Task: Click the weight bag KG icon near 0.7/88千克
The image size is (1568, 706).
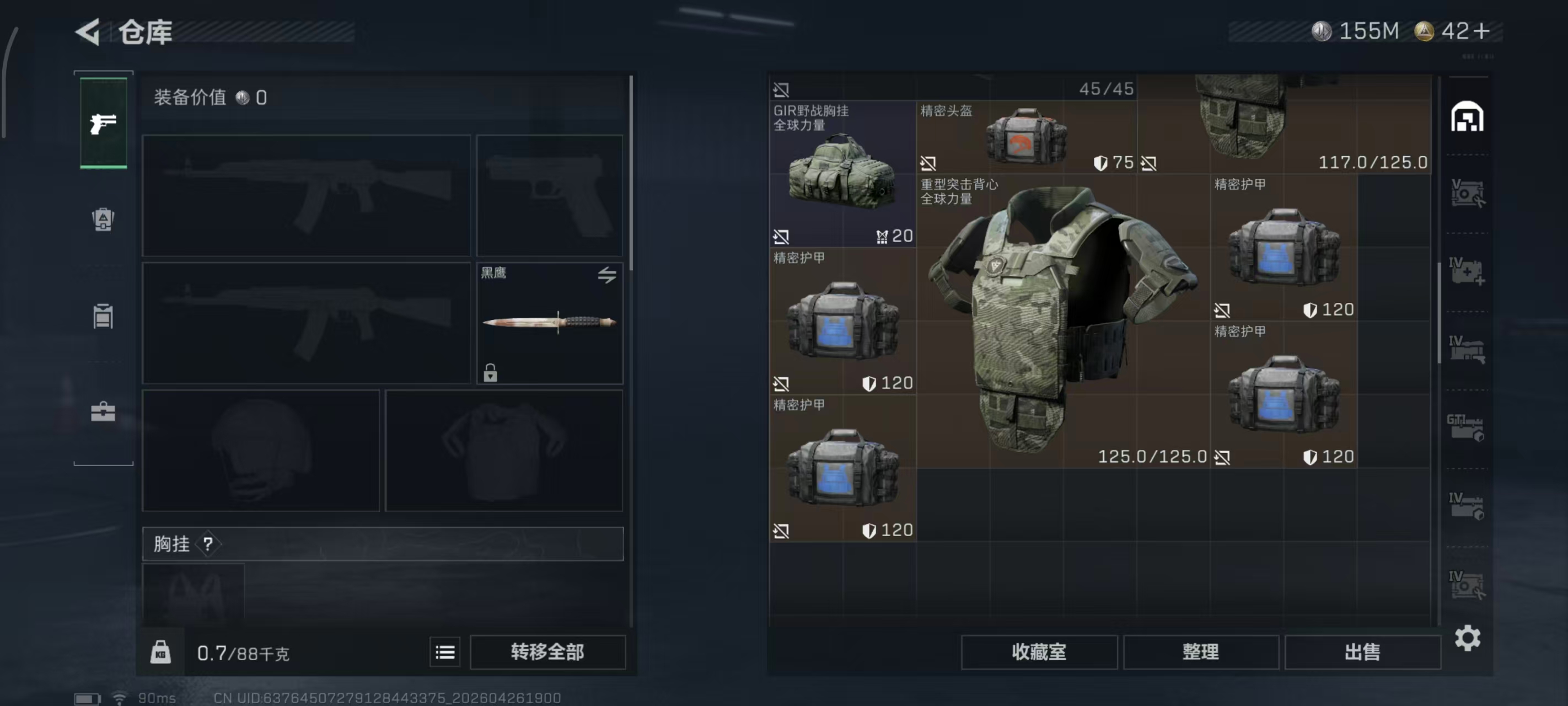Action: point(160,651)
